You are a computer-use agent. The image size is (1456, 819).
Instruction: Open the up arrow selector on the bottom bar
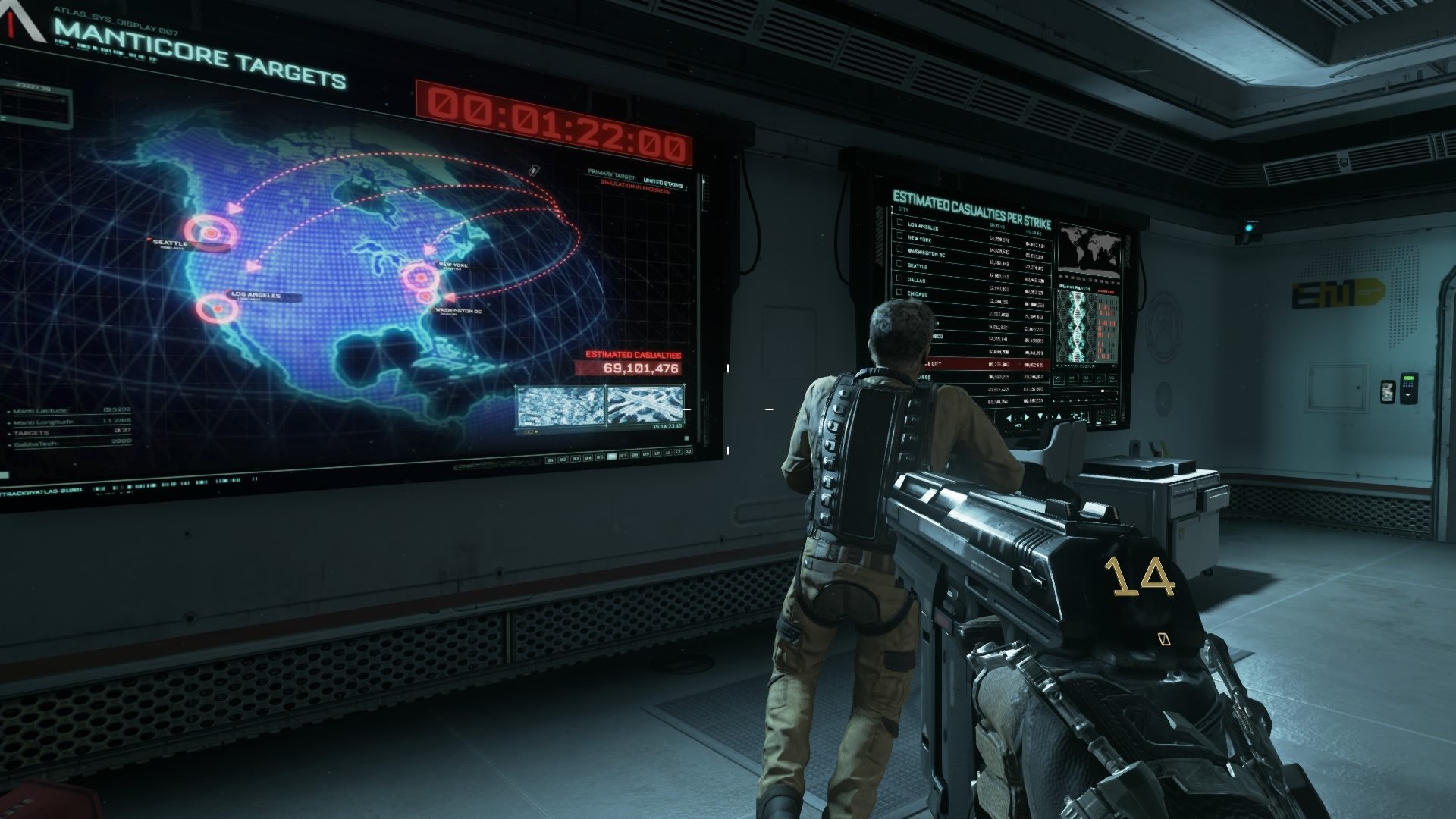tap(1059, 416)
